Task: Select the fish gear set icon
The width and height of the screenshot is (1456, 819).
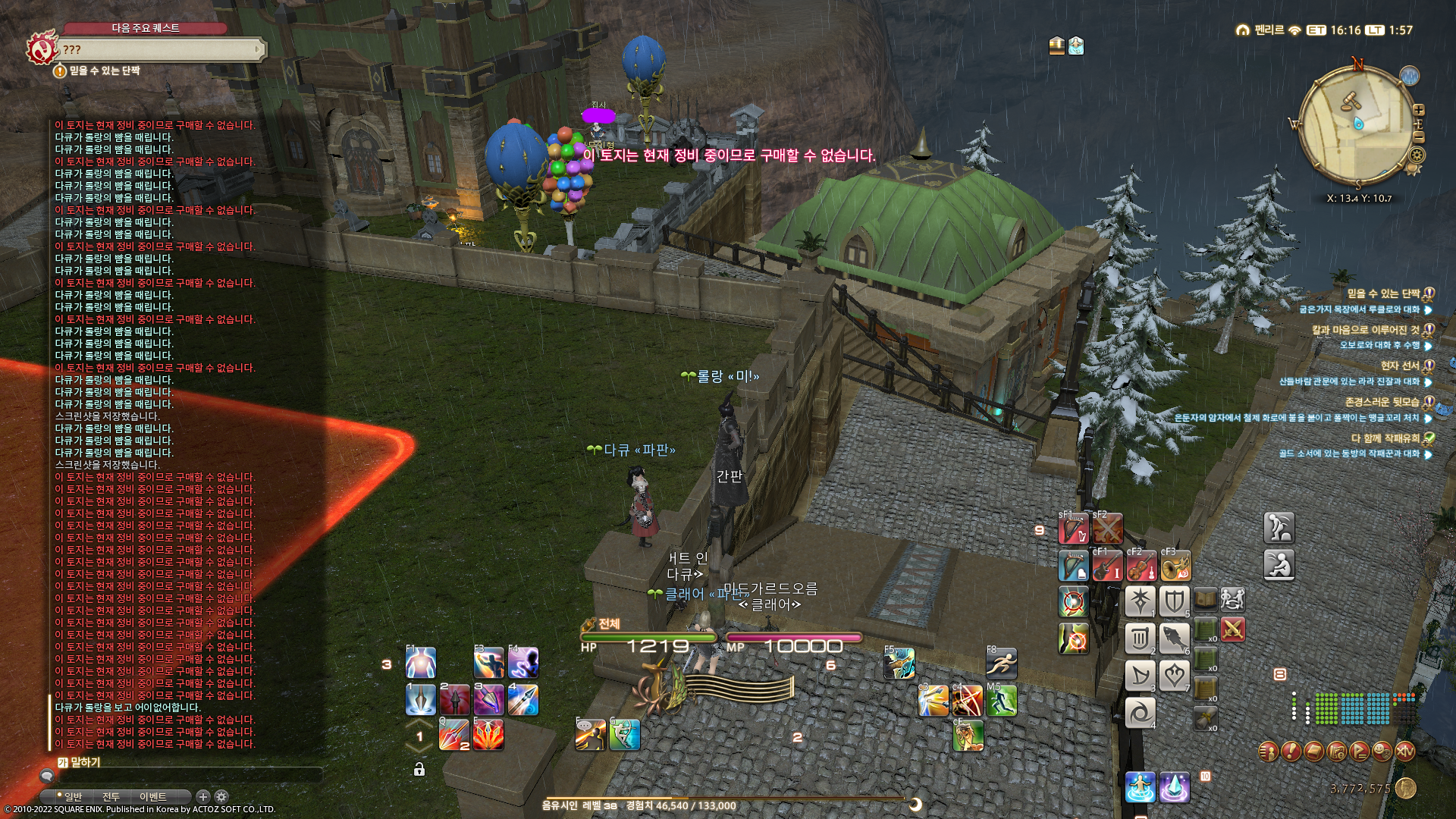Action: click(1174, 638)
